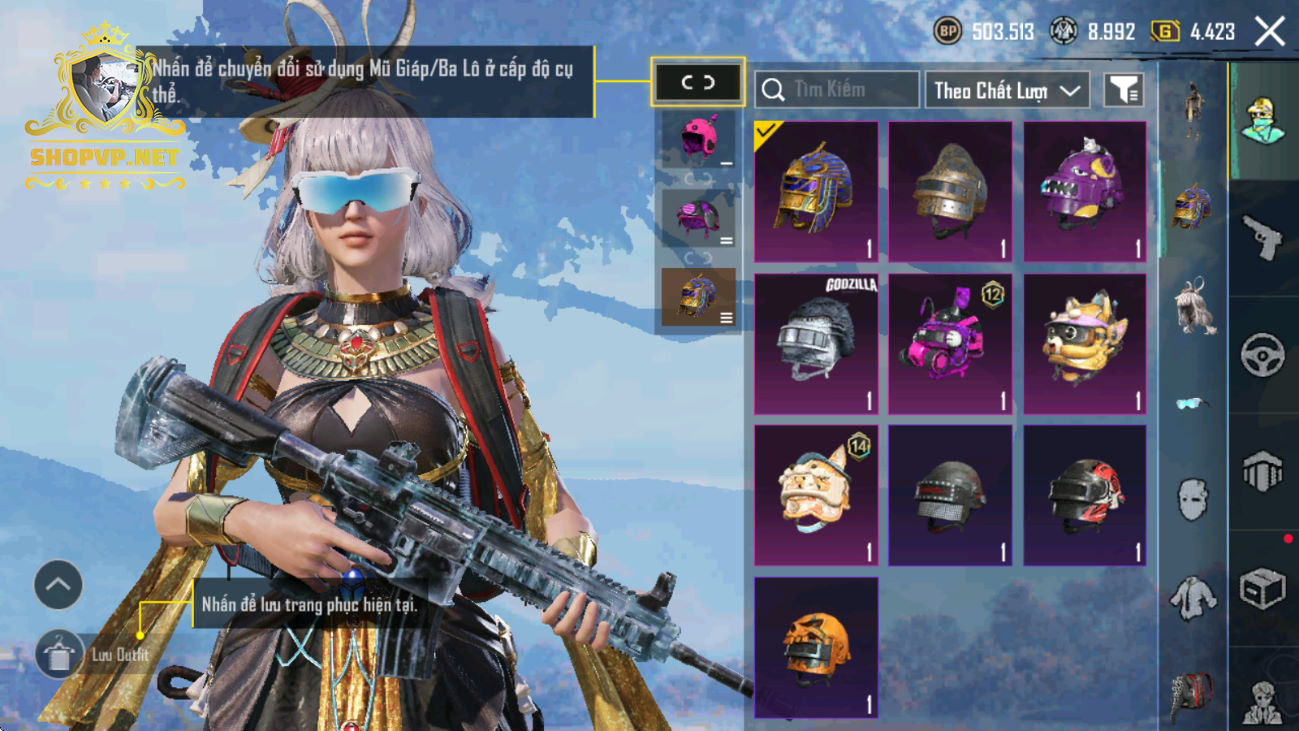
Task: Open the Theo Chất Lượng sort dropdown
Action: click(x=1007, y=91)
